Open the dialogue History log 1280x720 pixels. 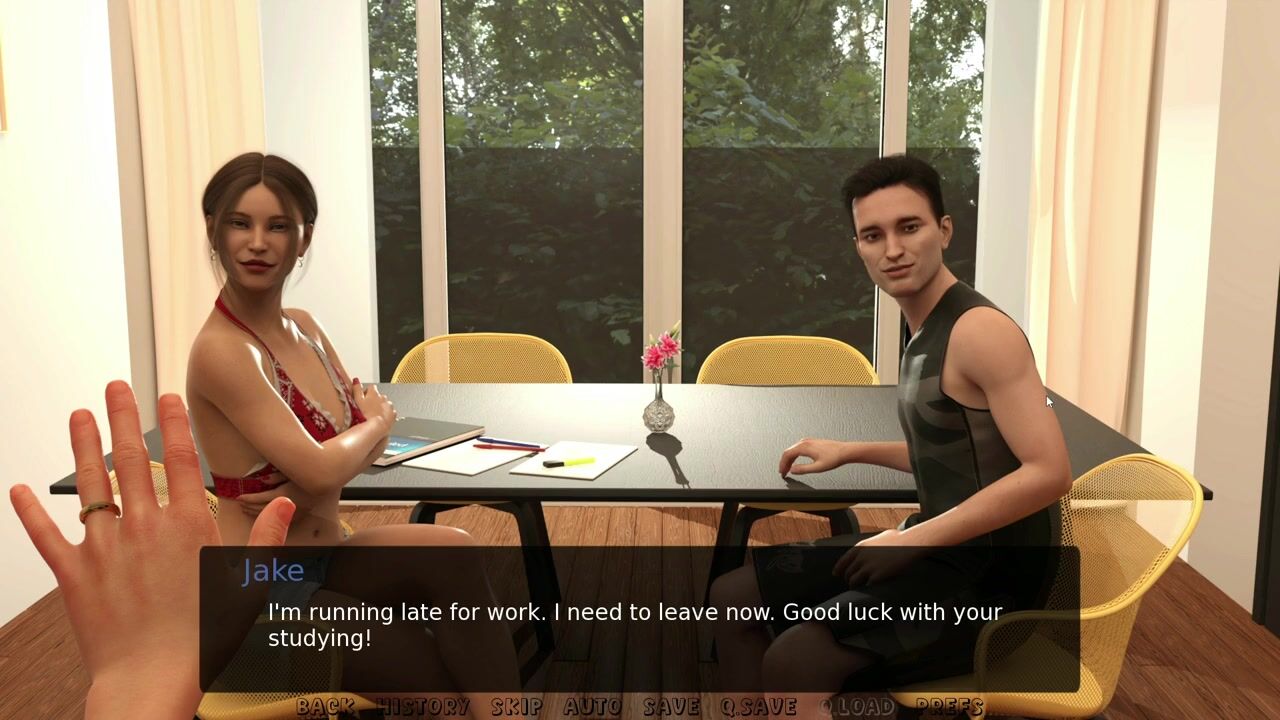[x=423, y=706]
